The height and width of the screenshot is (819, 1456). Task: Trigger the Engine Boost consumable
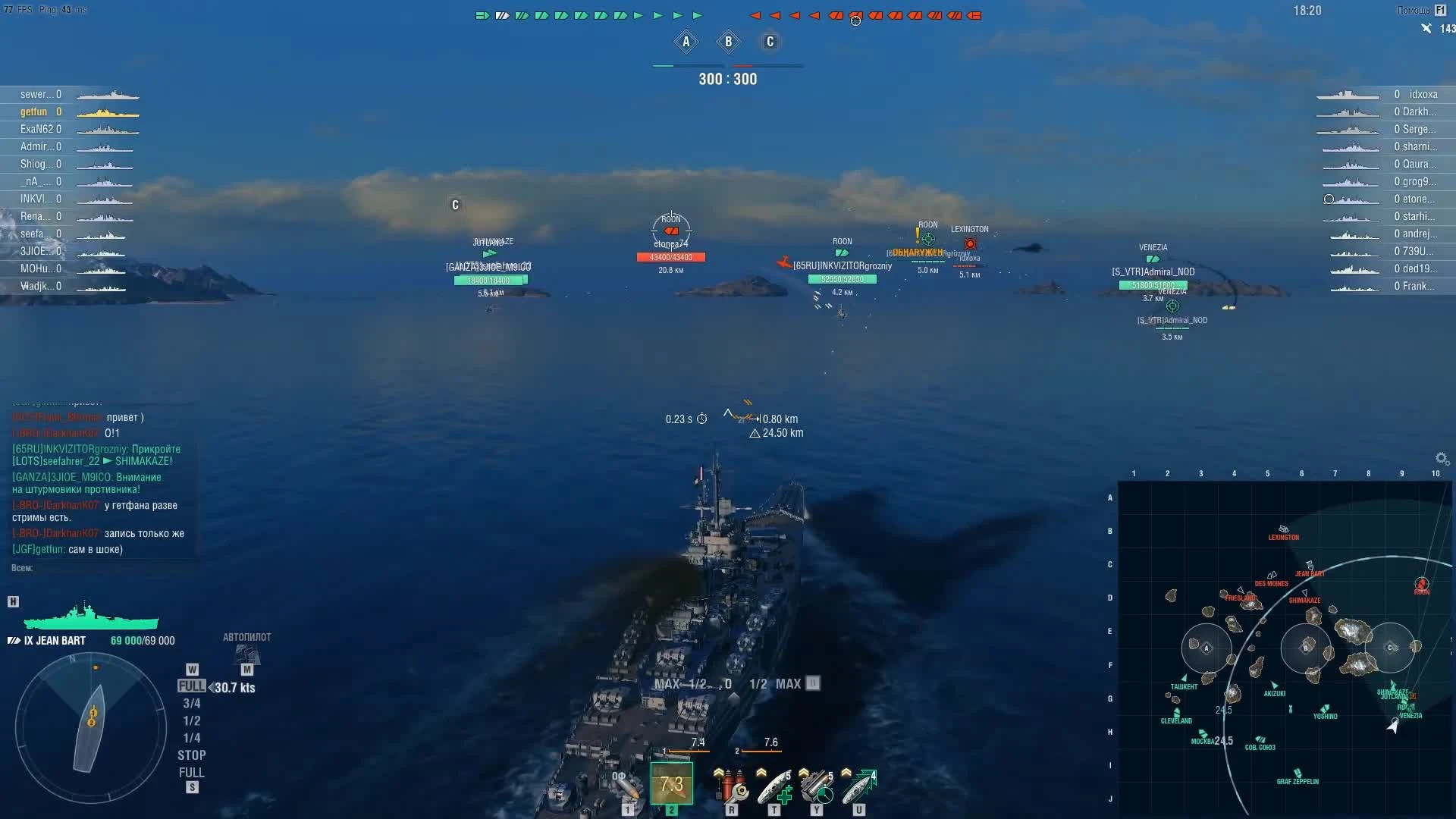click(x=858, y=789)
